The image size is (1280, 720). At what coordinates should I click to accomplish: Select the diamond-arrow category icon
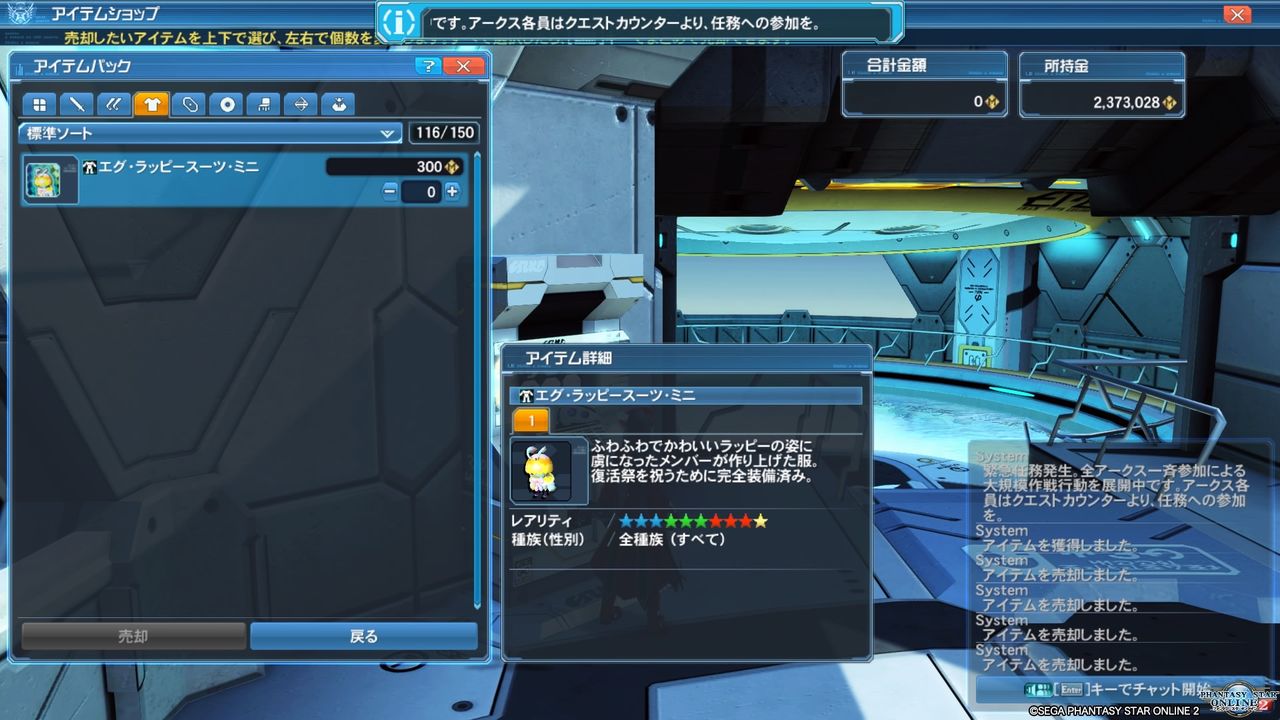point(303,104)
